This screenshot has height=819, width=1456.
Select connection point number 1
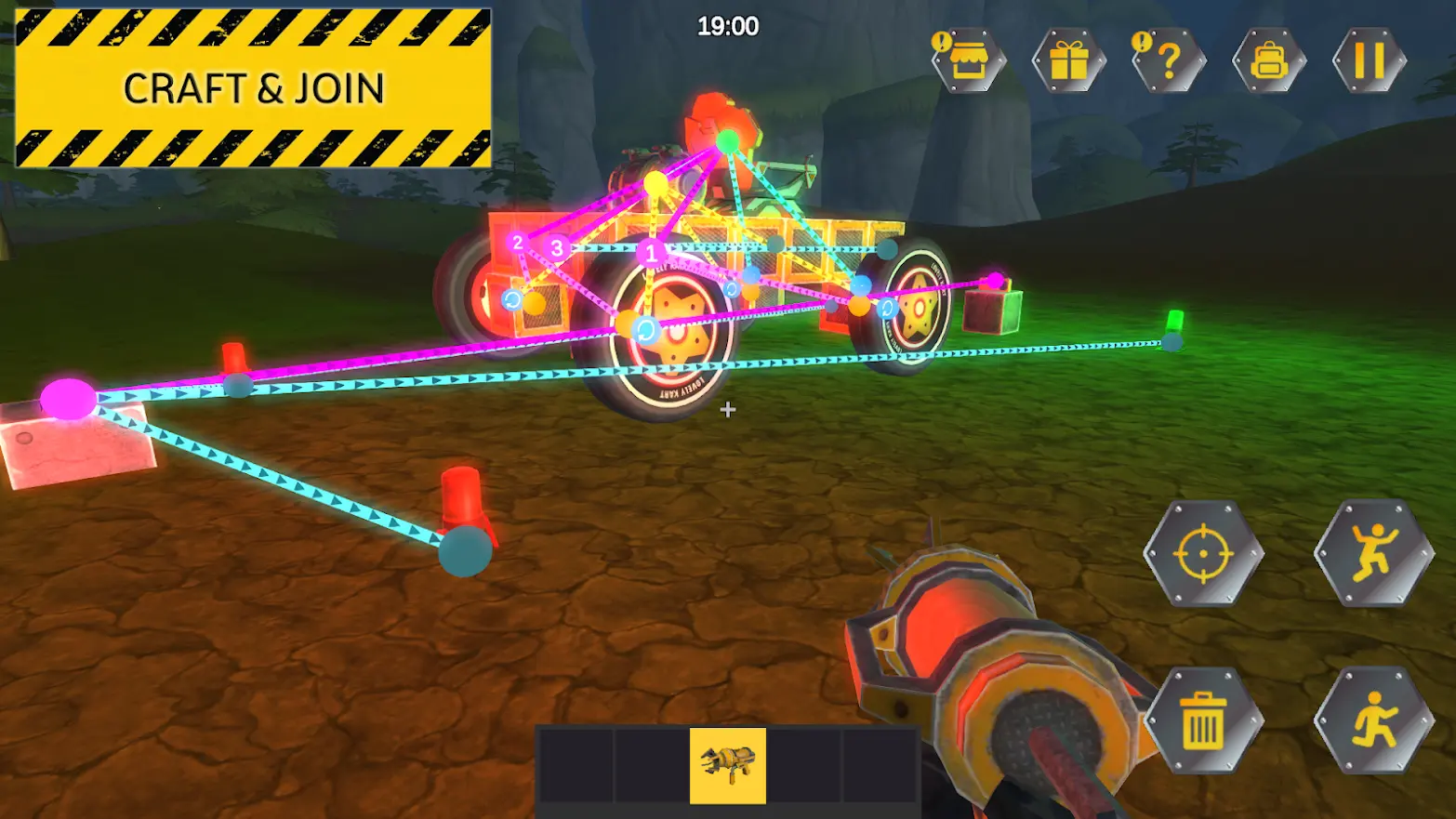click(x=651, y=253)
